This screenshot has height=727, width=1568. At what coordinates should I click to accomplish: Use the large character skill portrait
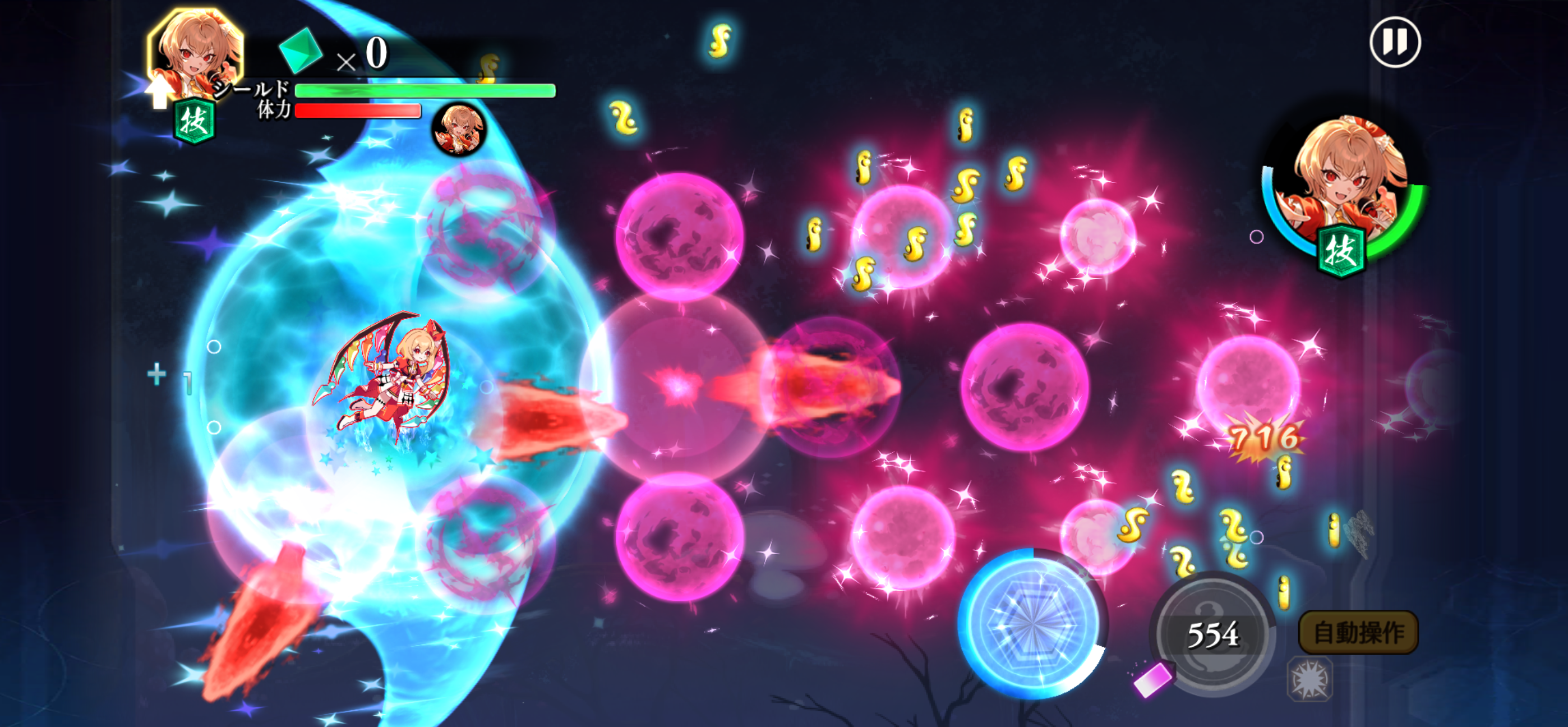pyautogui.click(x=1345, y=190)
